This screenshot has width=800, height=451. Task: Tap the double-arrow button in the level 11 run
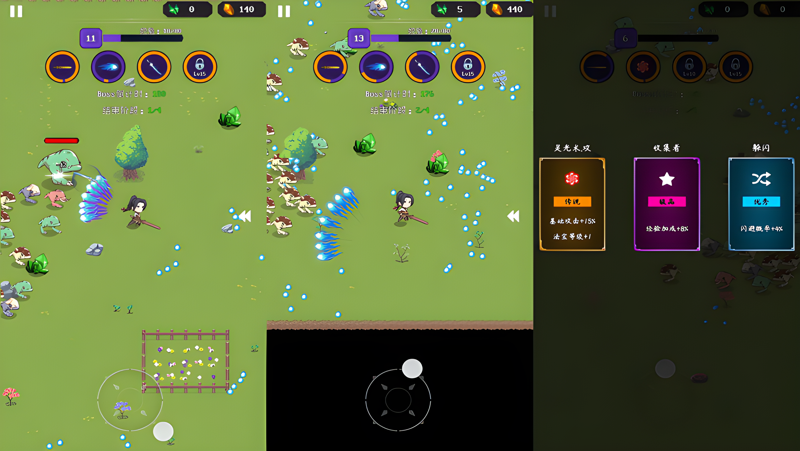point(244,215)
